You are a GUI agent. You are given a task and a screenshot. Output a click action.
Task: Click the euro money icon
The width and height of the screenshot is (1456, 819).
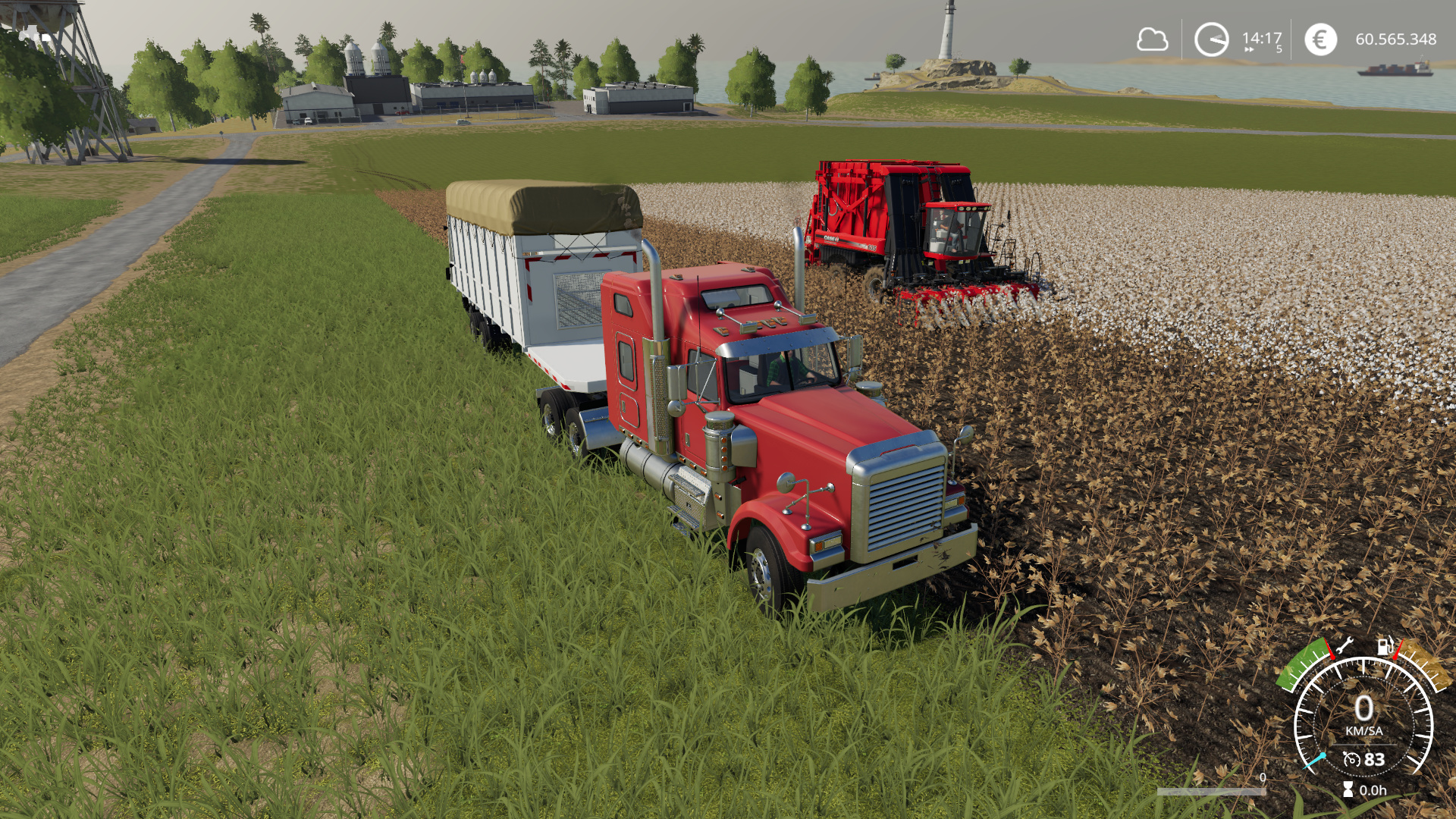pyautogui.click(x=1320, y=39)
